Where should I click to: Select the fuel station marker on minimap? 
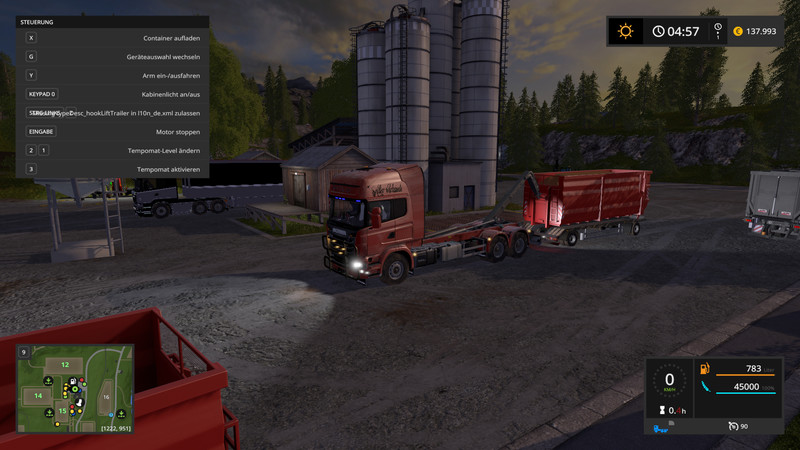(x=73, y=381)
